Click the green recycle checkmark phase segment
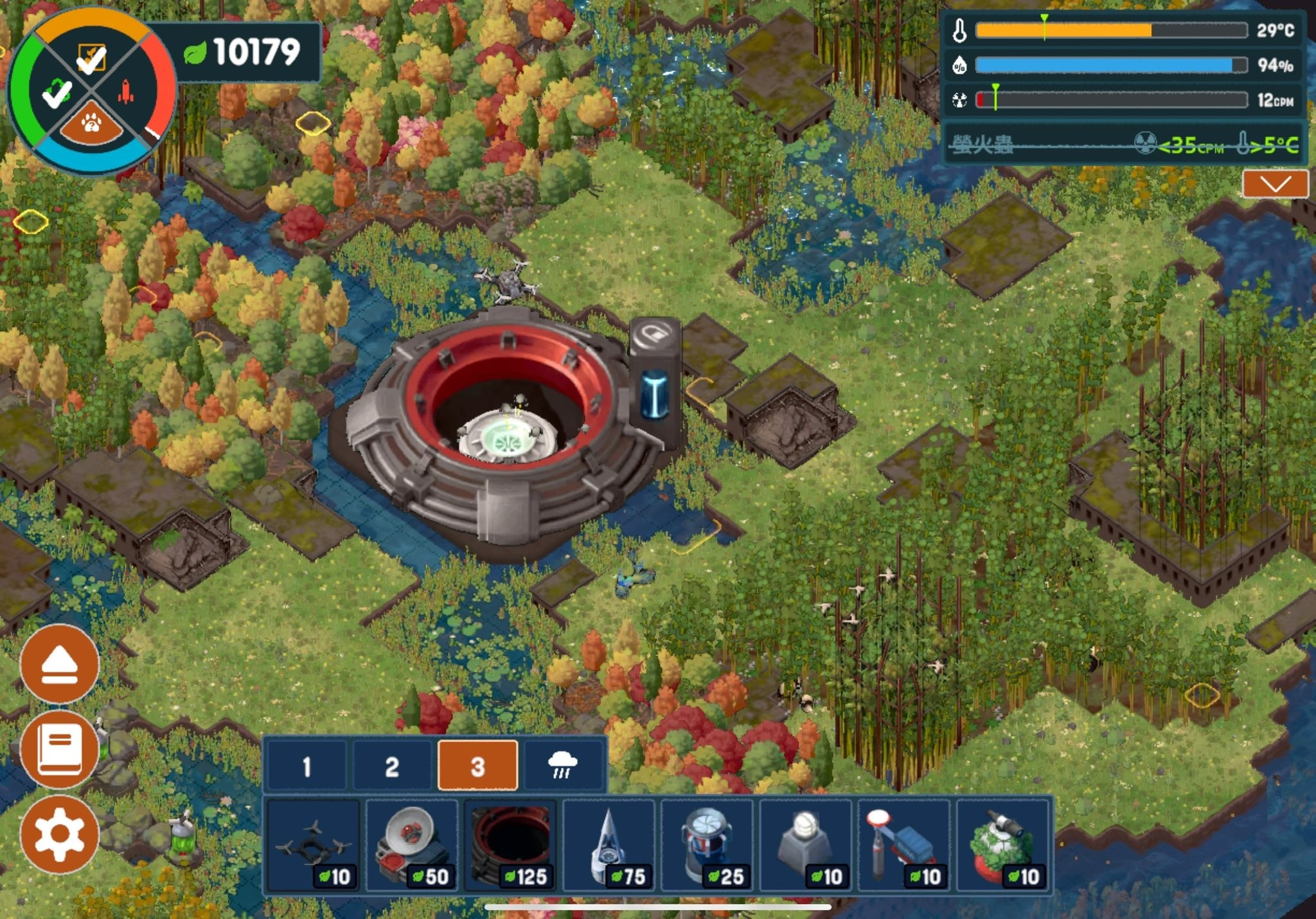 56,93
